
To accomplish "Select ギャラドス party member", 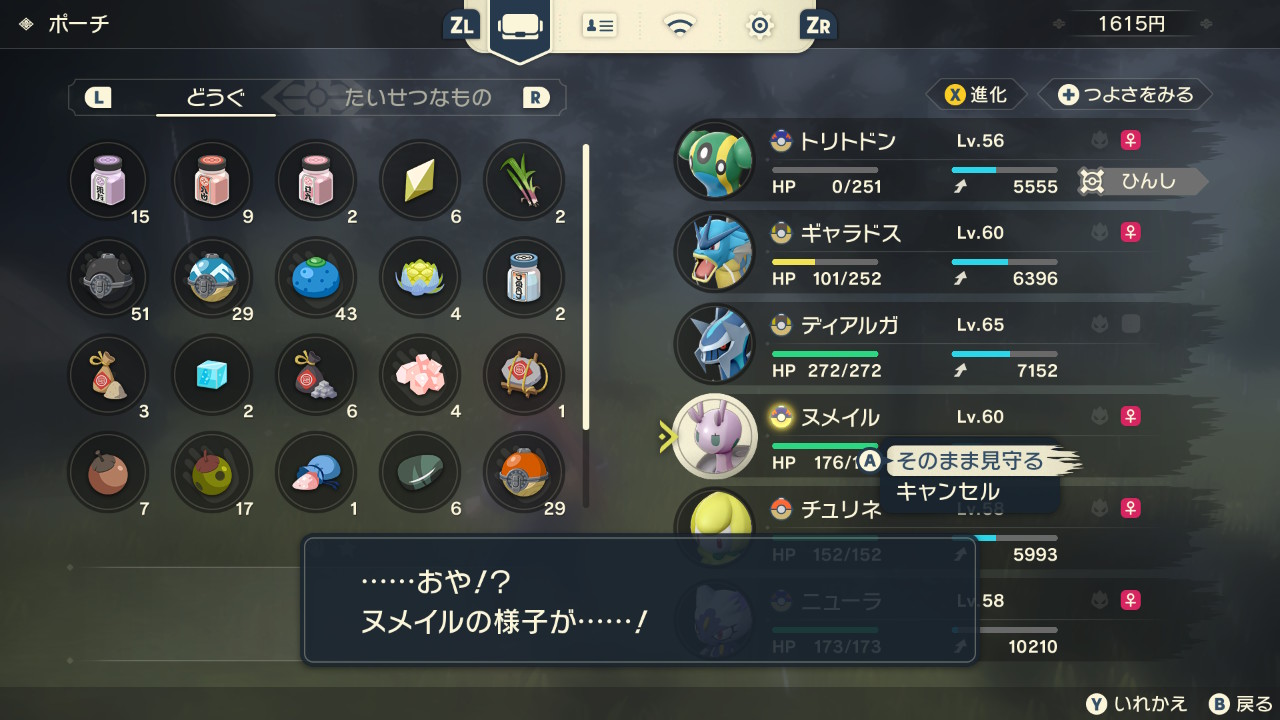I will 850,233.
